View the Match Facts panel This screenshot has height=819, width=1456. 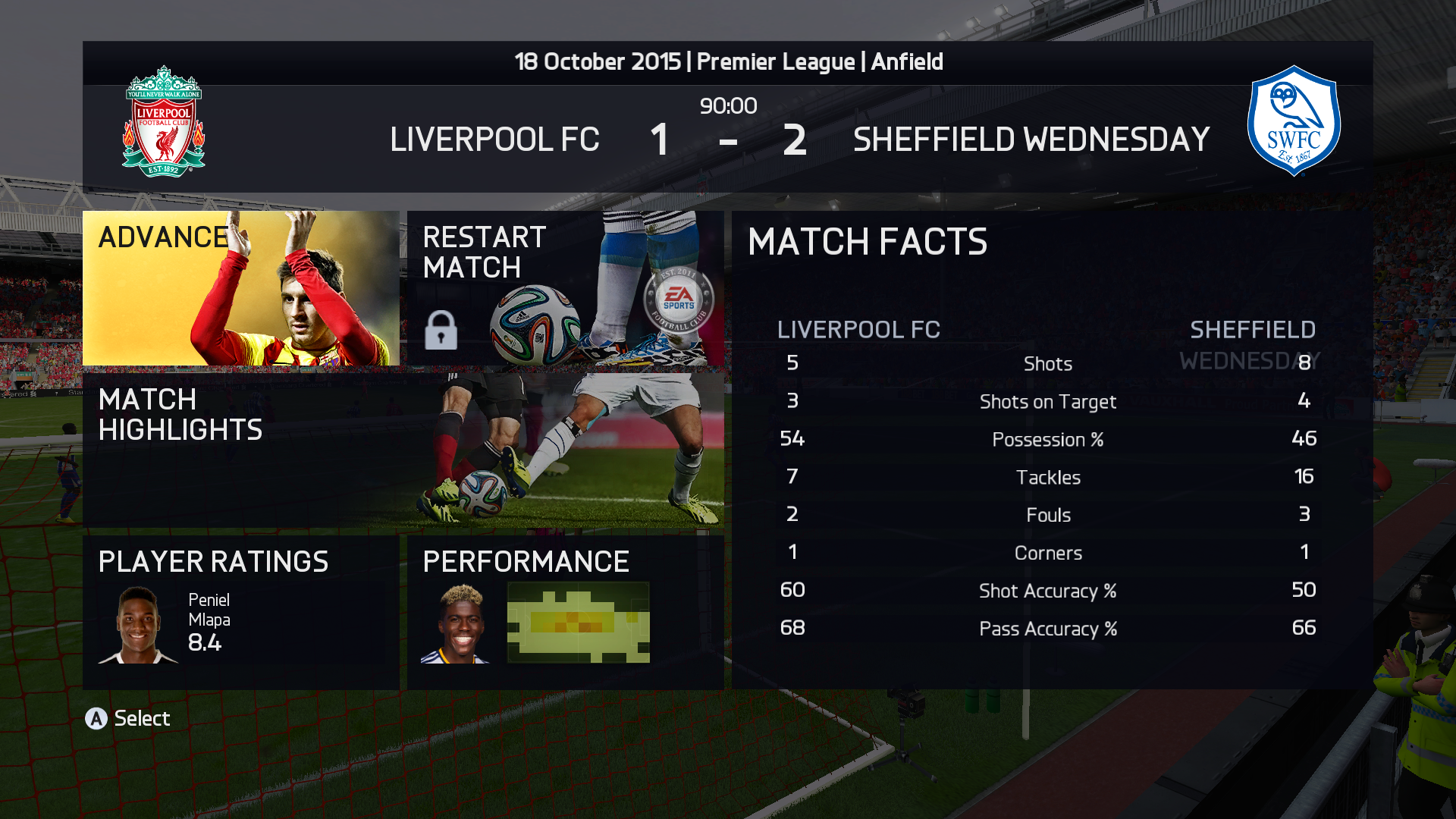(1051, 450)
